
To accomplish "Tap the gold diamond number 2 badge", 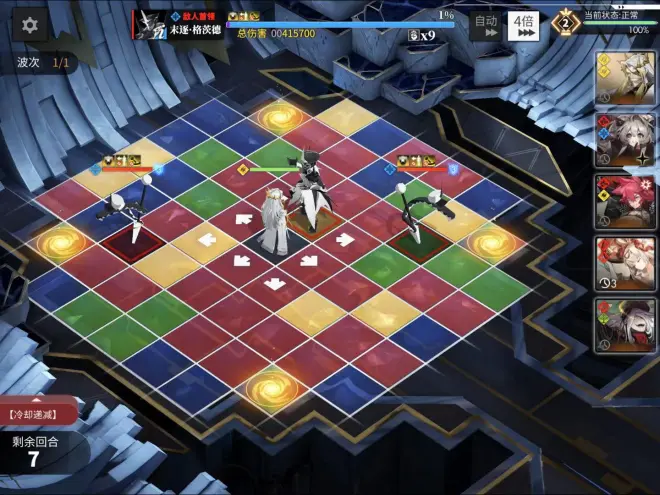I will point(566,22).
